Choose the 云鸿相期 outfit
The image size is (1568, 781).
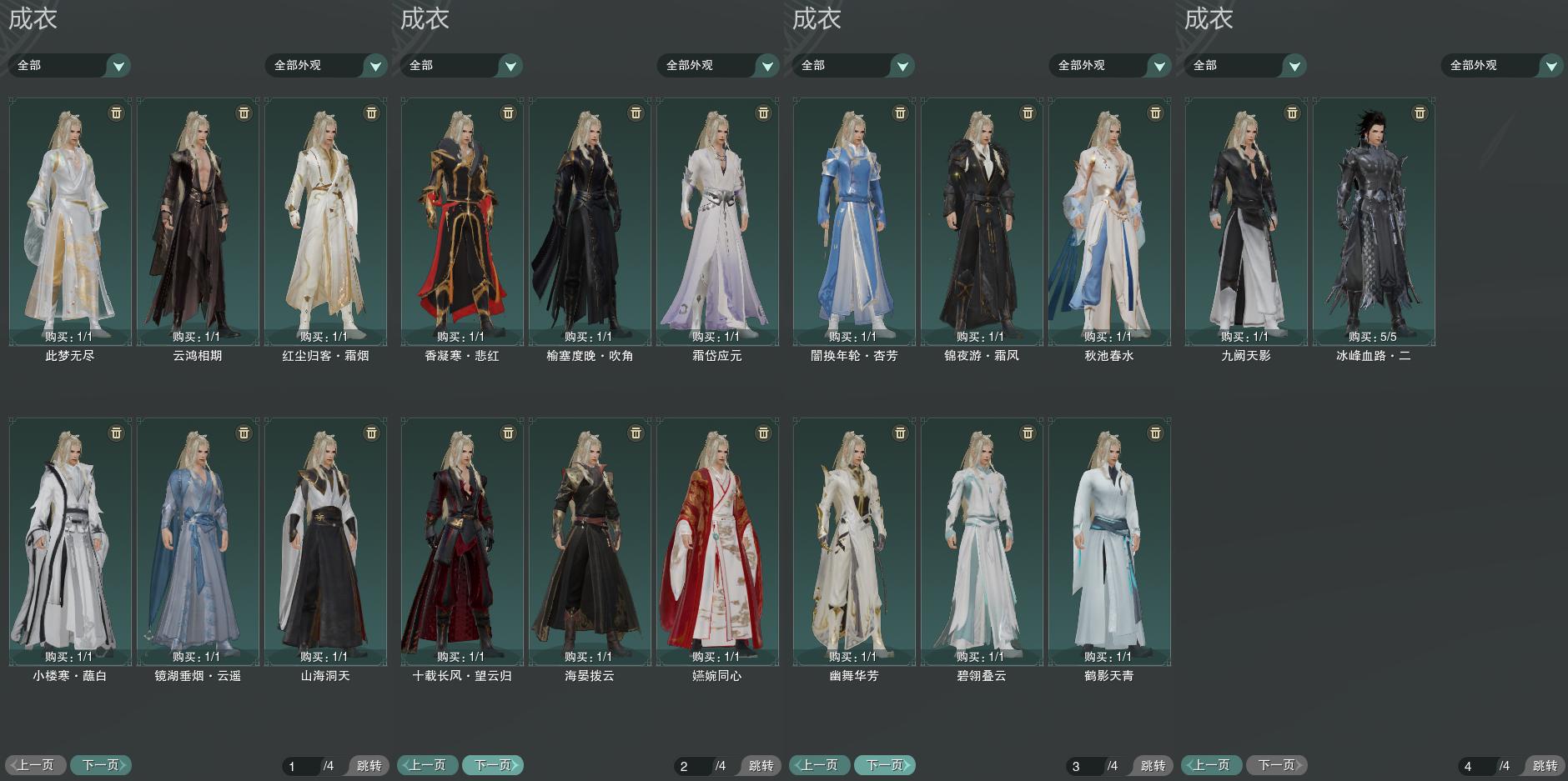[198, 221]
